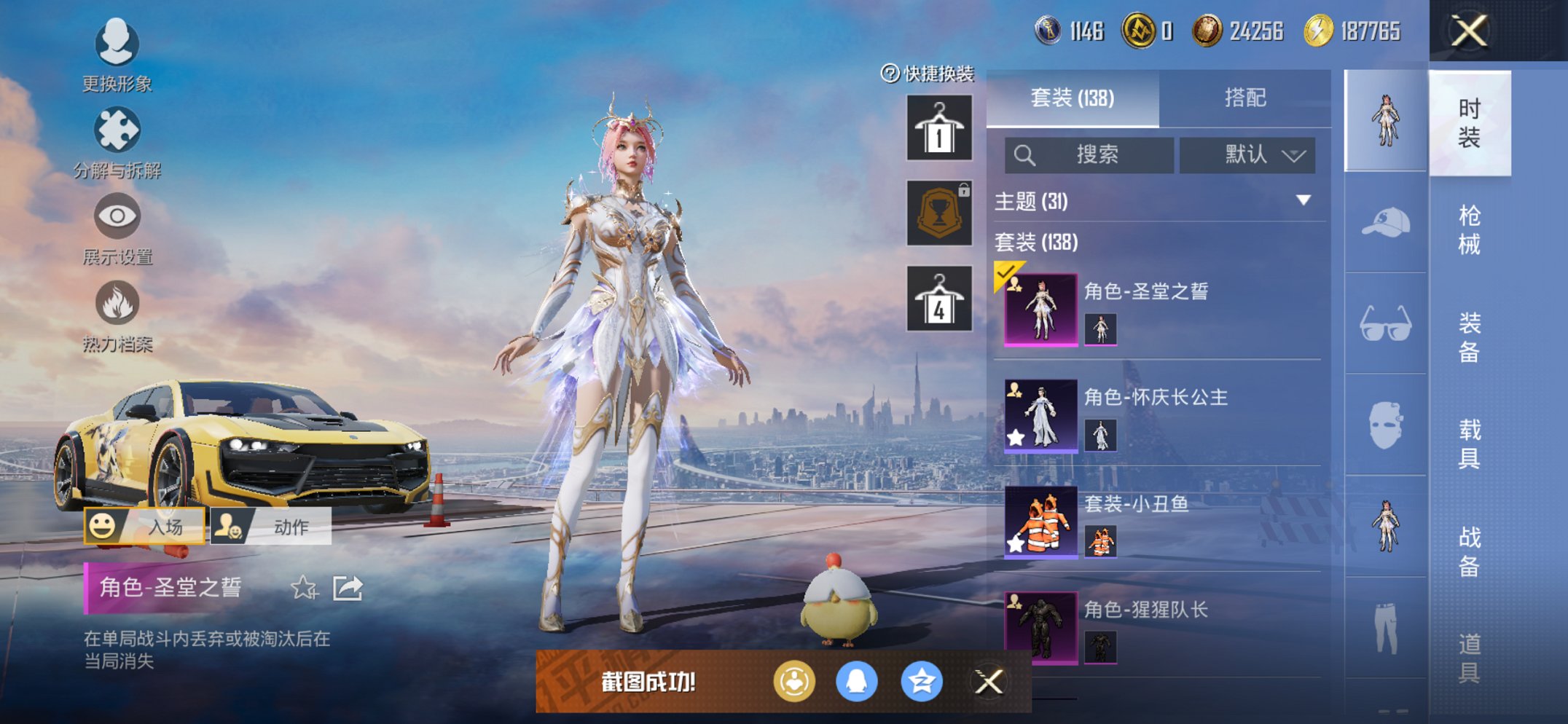Image resolution: width=1568 pixels, height=724 pixels.
Task: Dismiss the 截图成功 screenshot banner
Action: coord(989,682)
